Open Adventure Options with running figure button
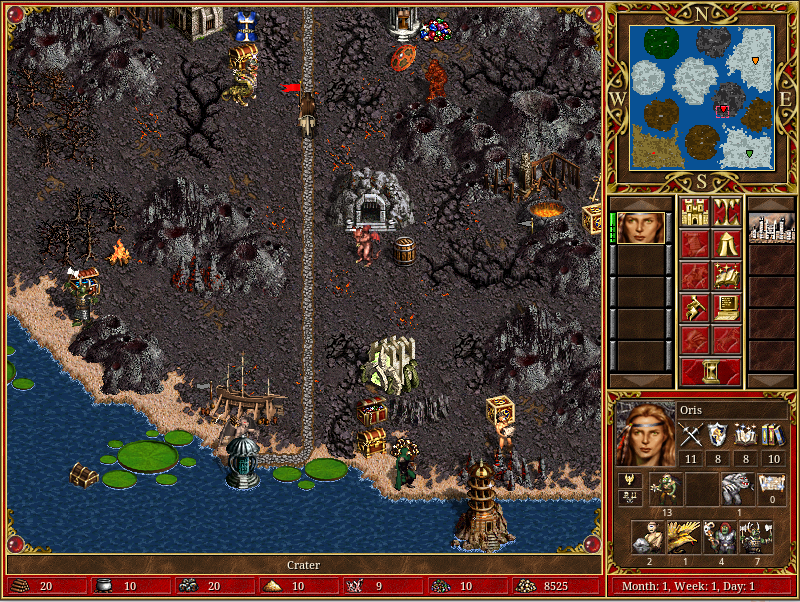800x602 pixels. [695, 307]
